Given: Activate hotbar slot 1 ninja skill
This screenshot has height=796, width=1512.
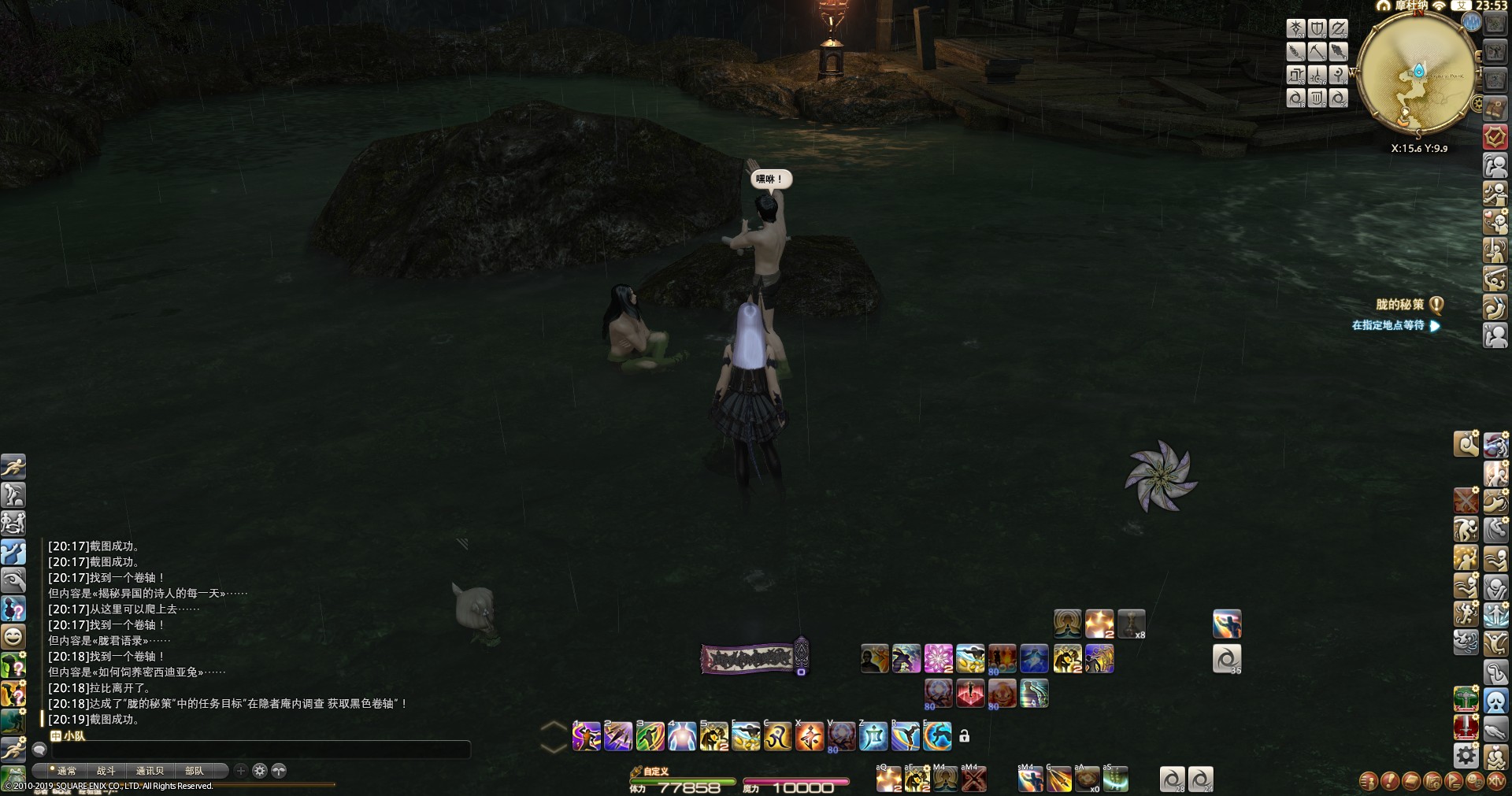Looking at the screenshot, I should (x=587, y=736).
